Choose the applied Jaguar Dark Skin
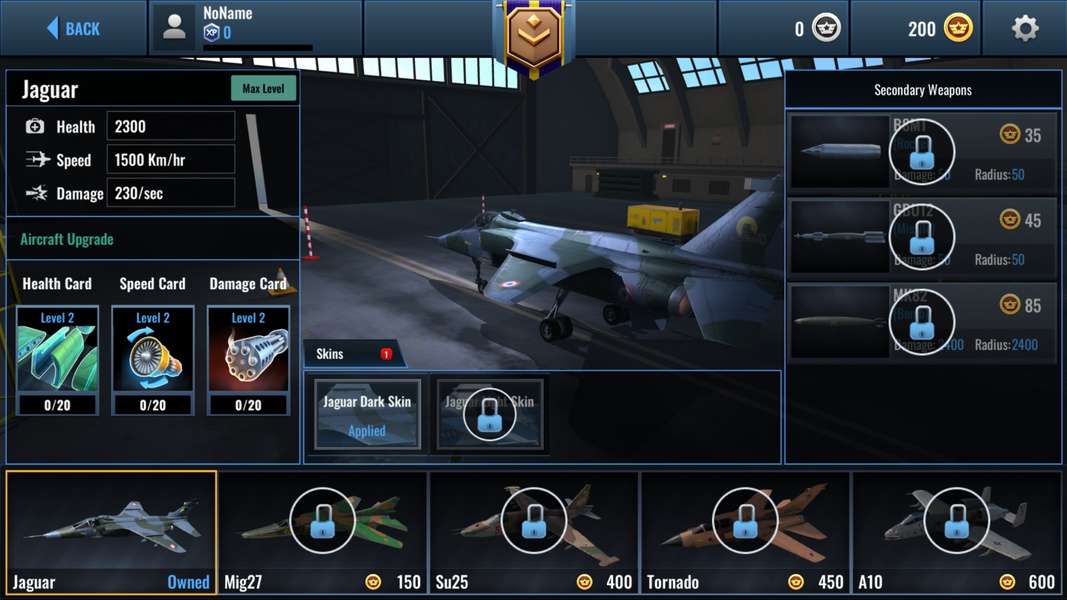Screen dimensions: 1067x600 (x=367, y=414)
